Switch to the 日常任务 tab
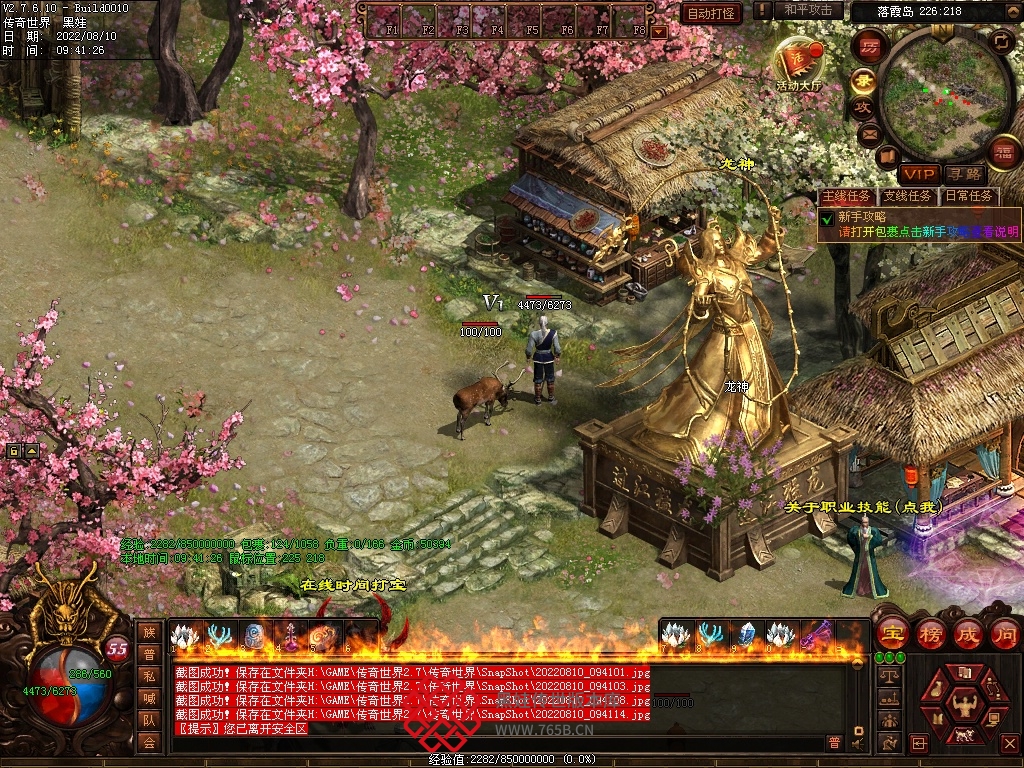1024x768 pixels. [x=969, y=196]
